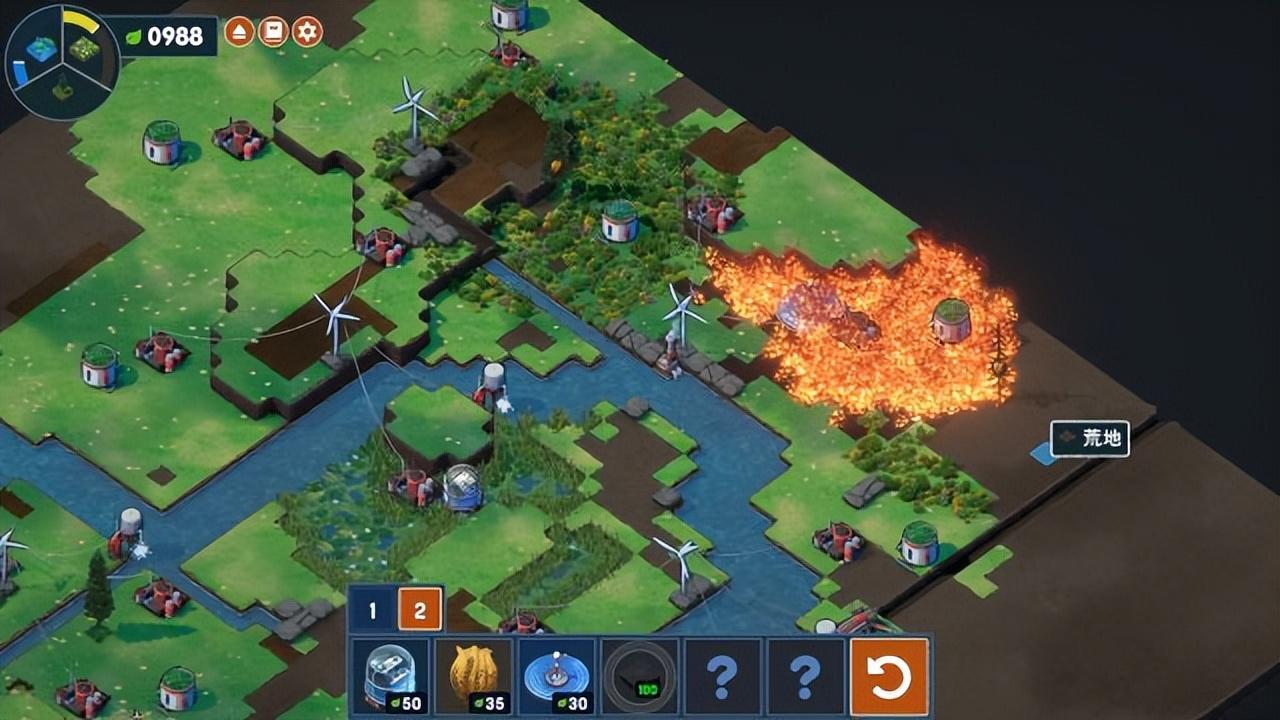Image resolution: width=1280 pixels, height=720 pixels.
Task: Click the eject arrow button
Action: coord(239,32)
